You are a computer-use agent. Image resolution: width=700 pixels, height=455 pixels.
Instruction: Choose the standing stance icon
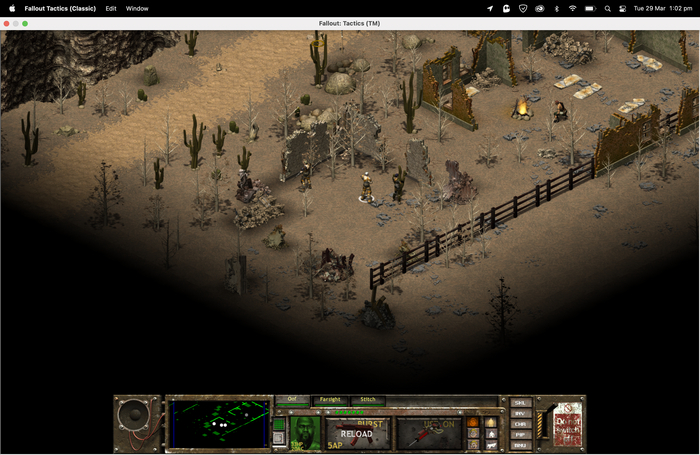point(491,423)
